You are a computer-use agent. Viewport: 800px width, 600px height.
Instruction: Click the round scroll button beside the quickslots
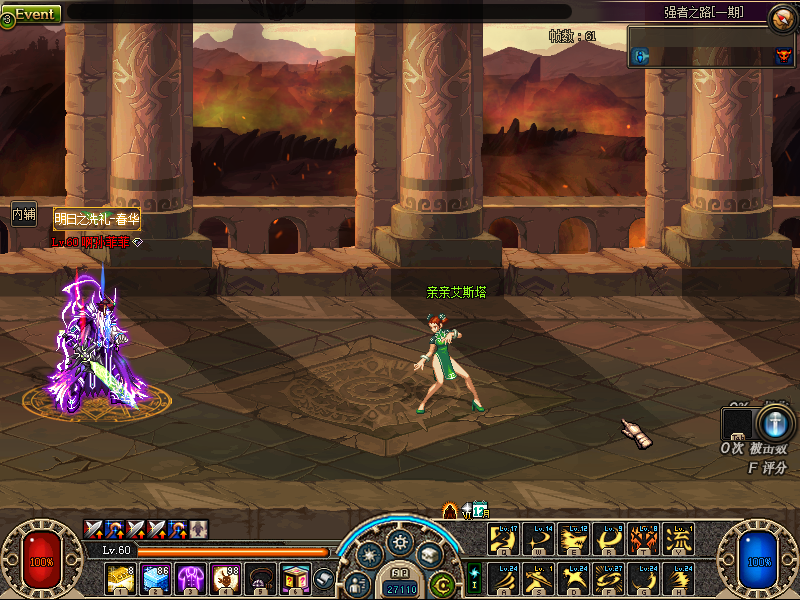[x=324, y=578]
